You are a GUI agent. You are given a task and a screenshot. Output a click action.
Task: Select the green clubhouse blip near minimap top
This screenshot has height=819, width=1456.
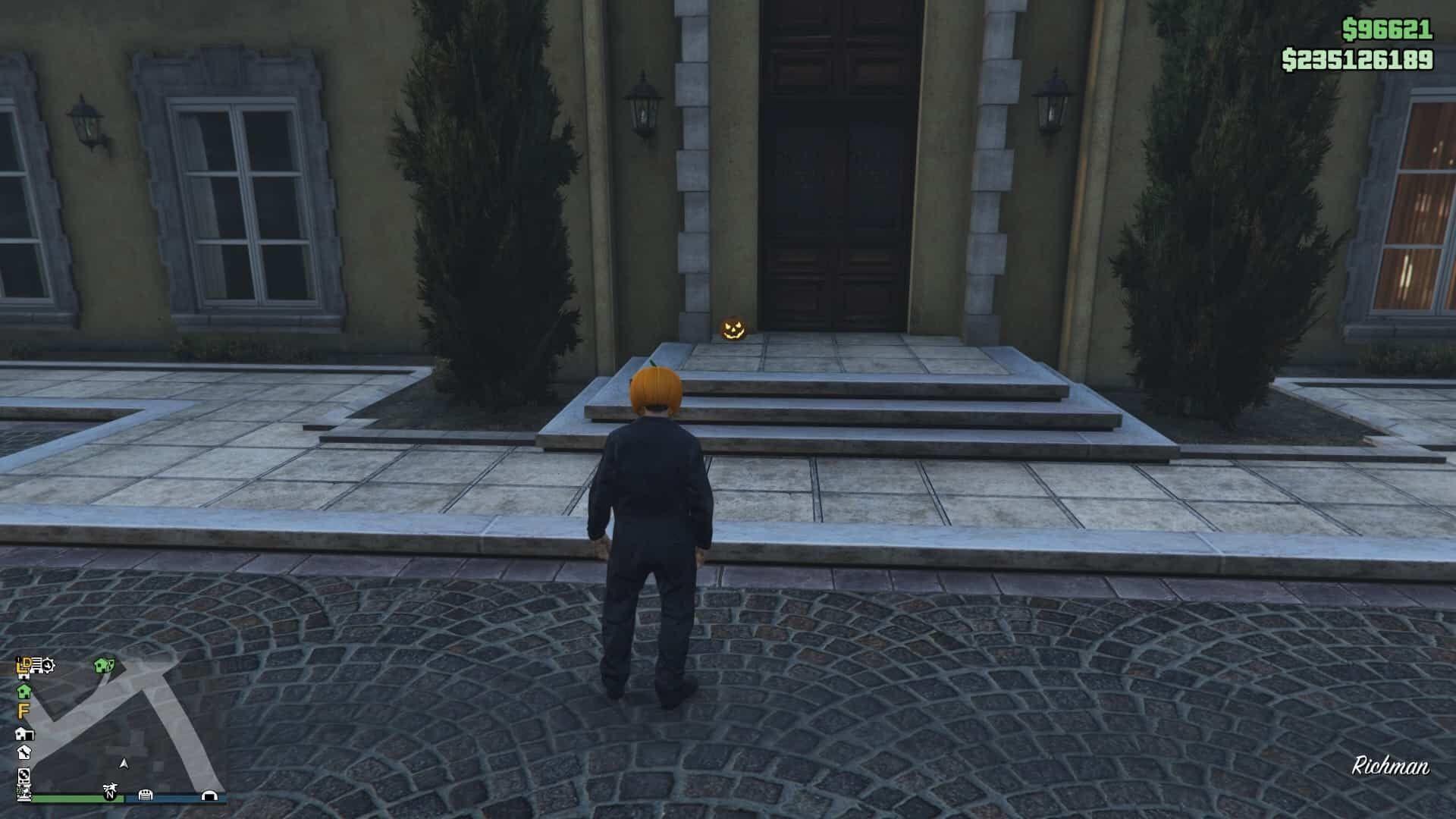point(103,665)
